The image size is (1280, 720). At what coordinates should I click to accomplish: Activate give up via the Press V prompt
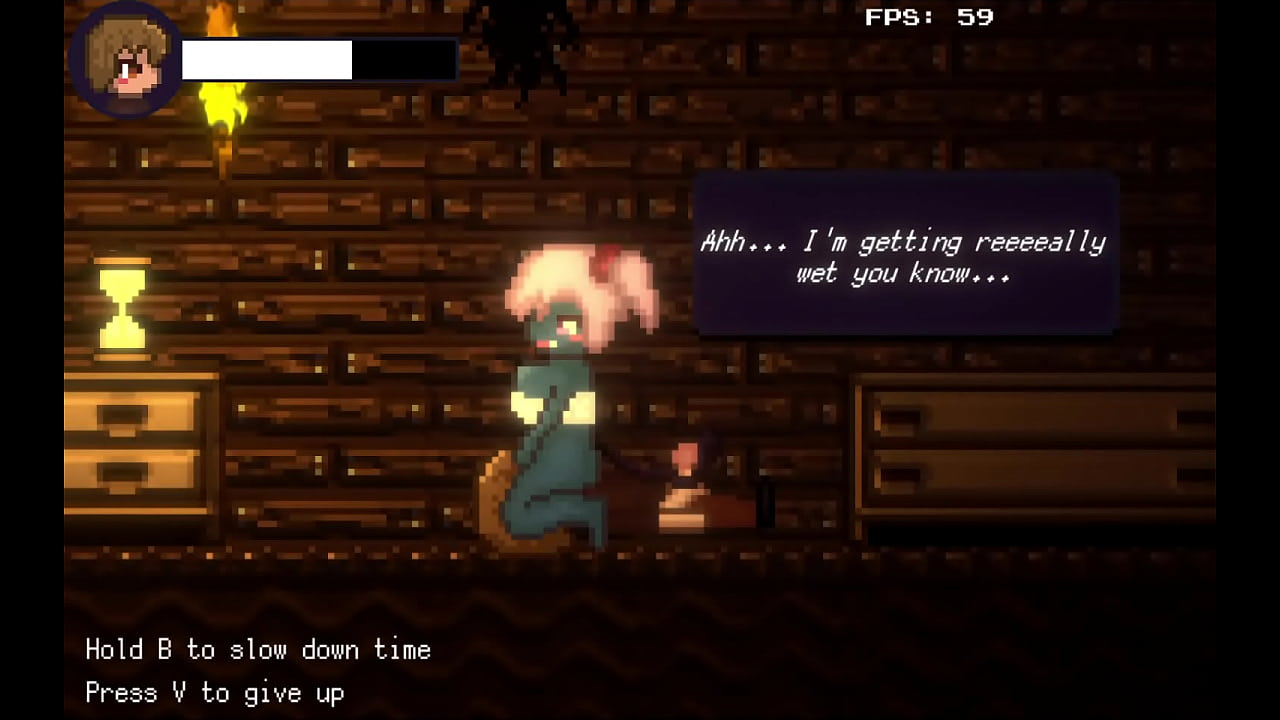[x=214, y=693]
